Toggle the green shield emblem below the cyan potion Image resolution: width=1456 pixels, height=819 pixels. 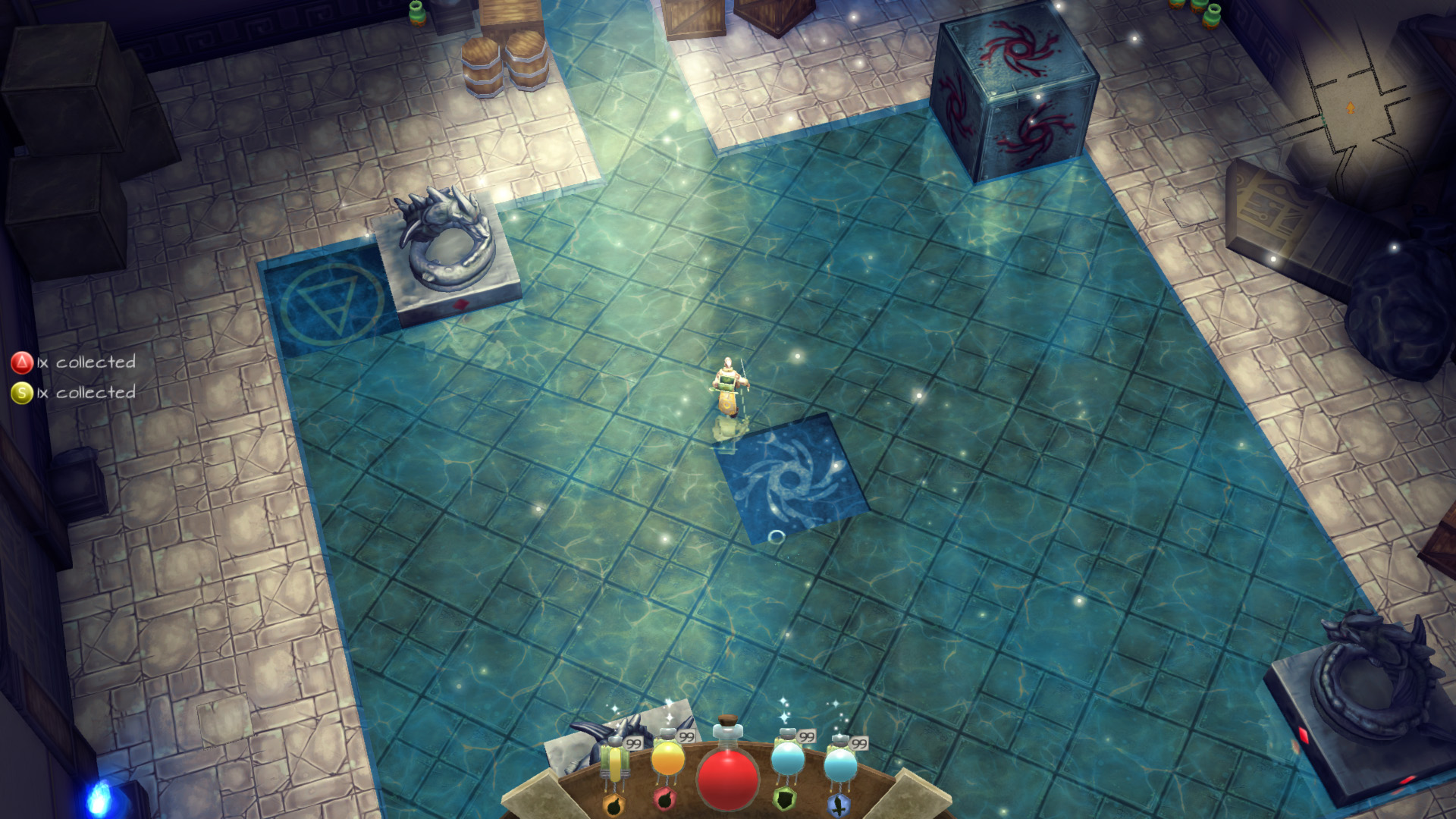pyautogui.click(x=785, y=799)
